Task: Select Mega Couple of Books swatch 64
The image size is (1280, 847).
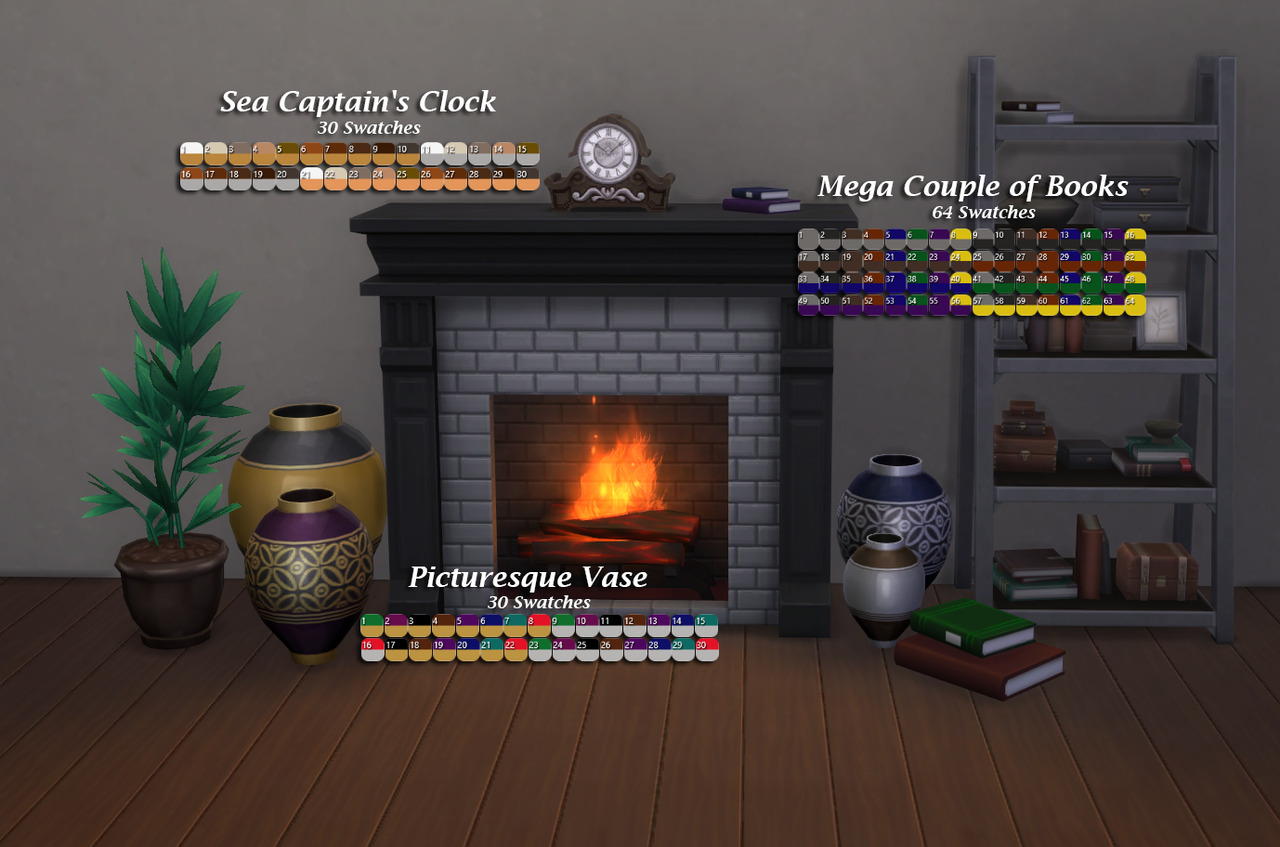Action: point(1135,305)
